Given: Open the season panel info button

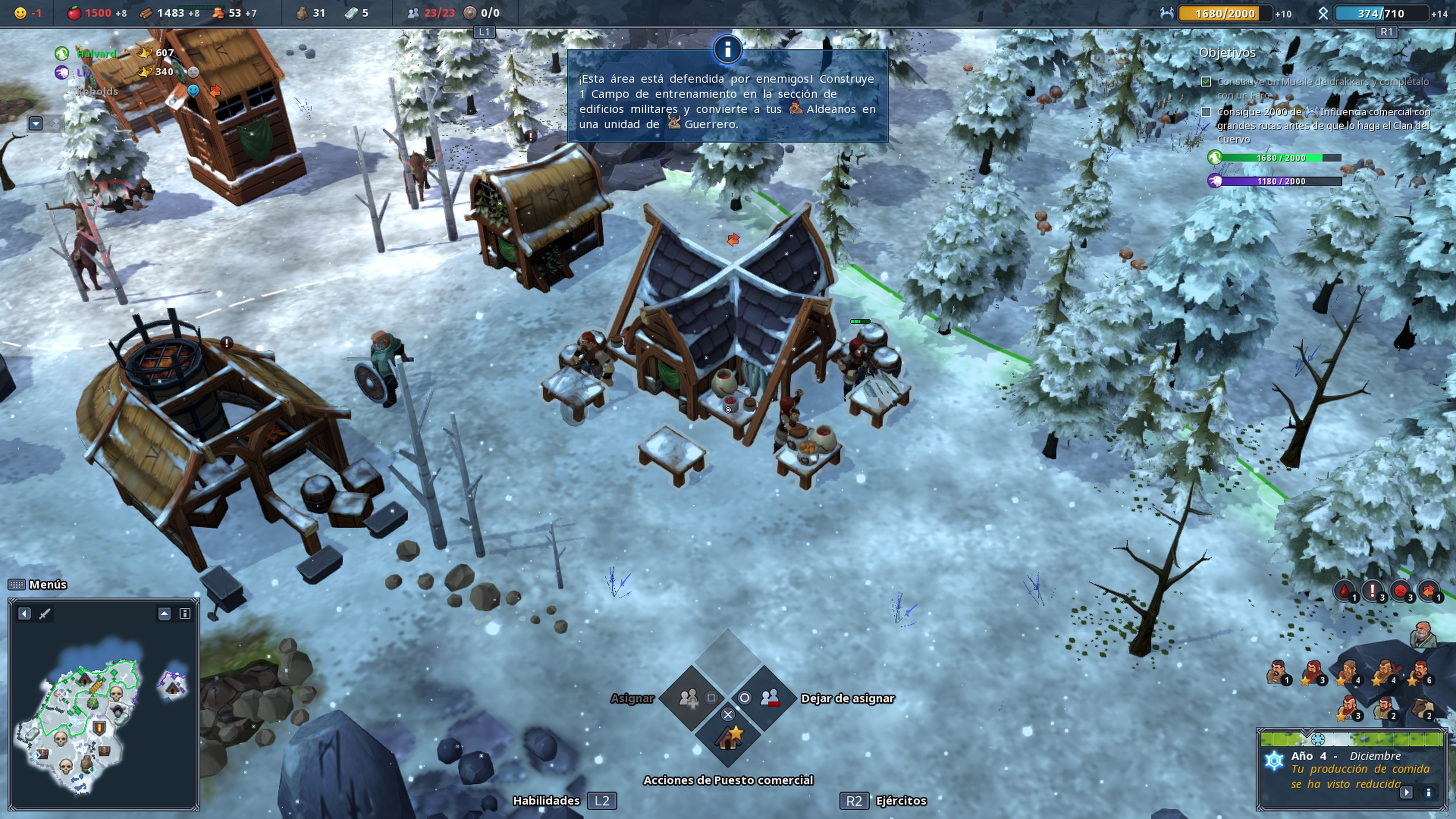Looking at the screenshot, I should [x=1428, y=792].
